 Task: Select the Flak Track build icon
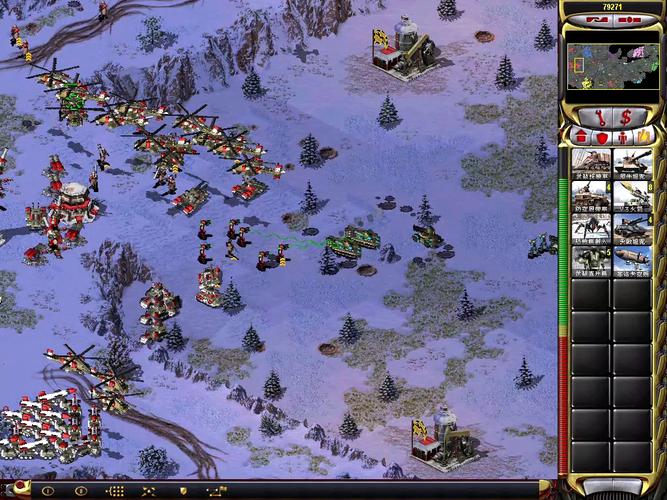coord(590,197)
